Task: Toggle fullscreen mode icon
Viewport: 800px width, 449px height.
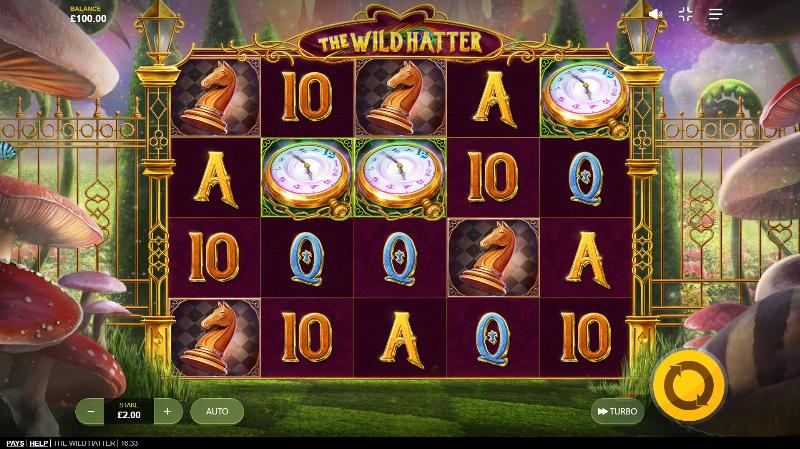Action: (x=685, y=14)
